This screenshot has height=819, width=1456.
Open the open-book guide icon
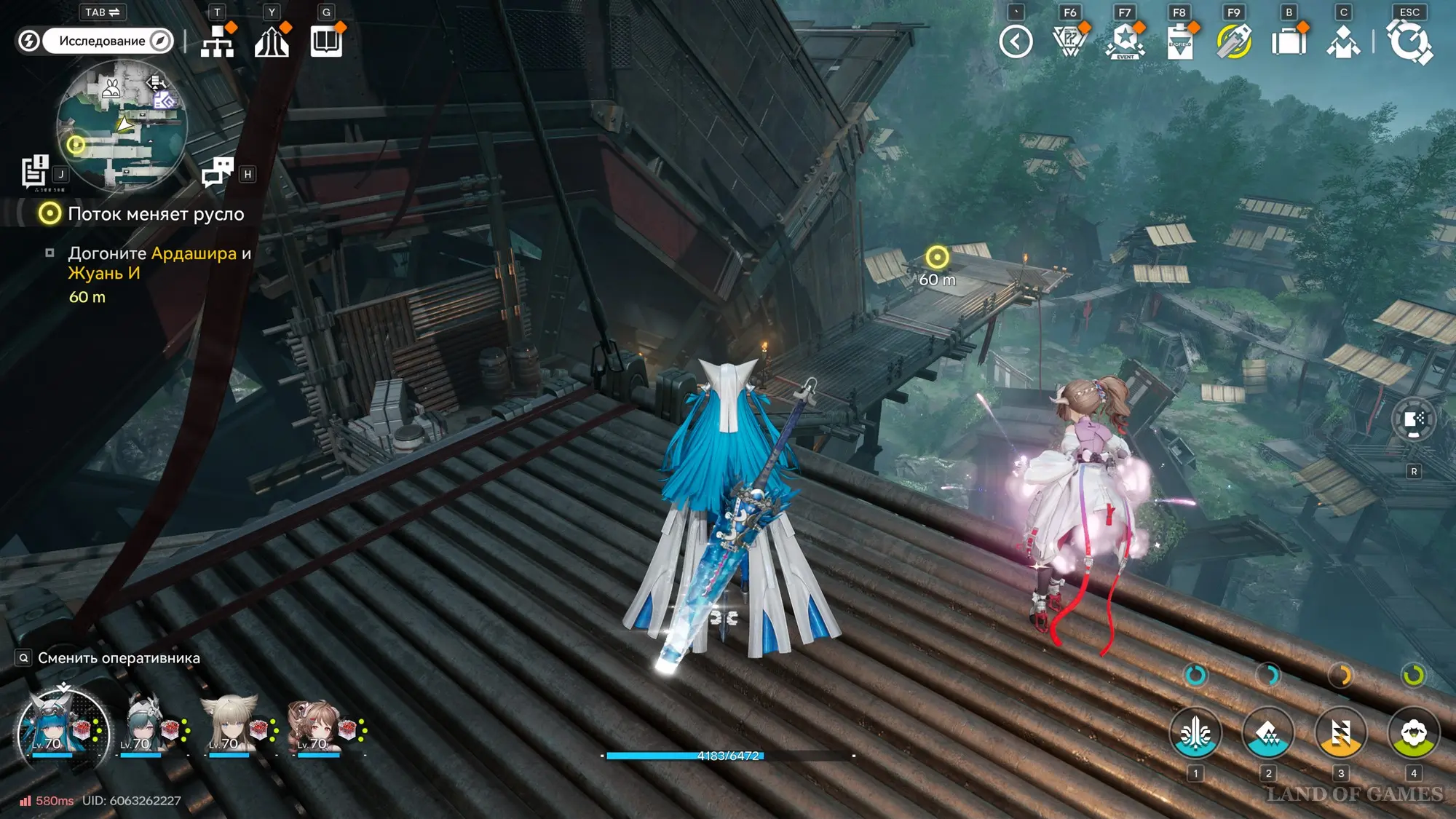[x=326, y=41]
